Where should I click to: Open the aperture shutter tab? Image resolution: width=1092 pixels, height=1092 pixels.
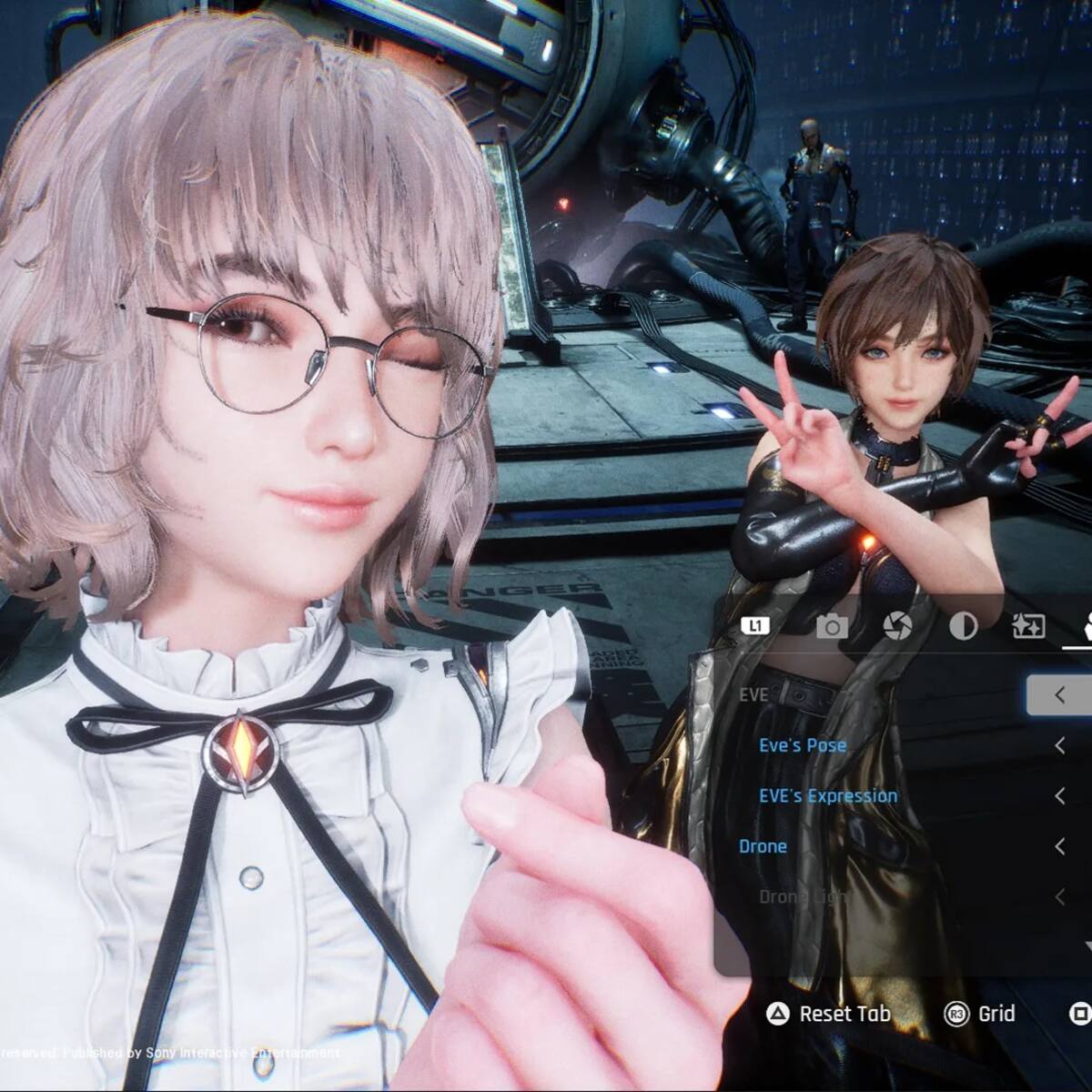click(897, 626)
